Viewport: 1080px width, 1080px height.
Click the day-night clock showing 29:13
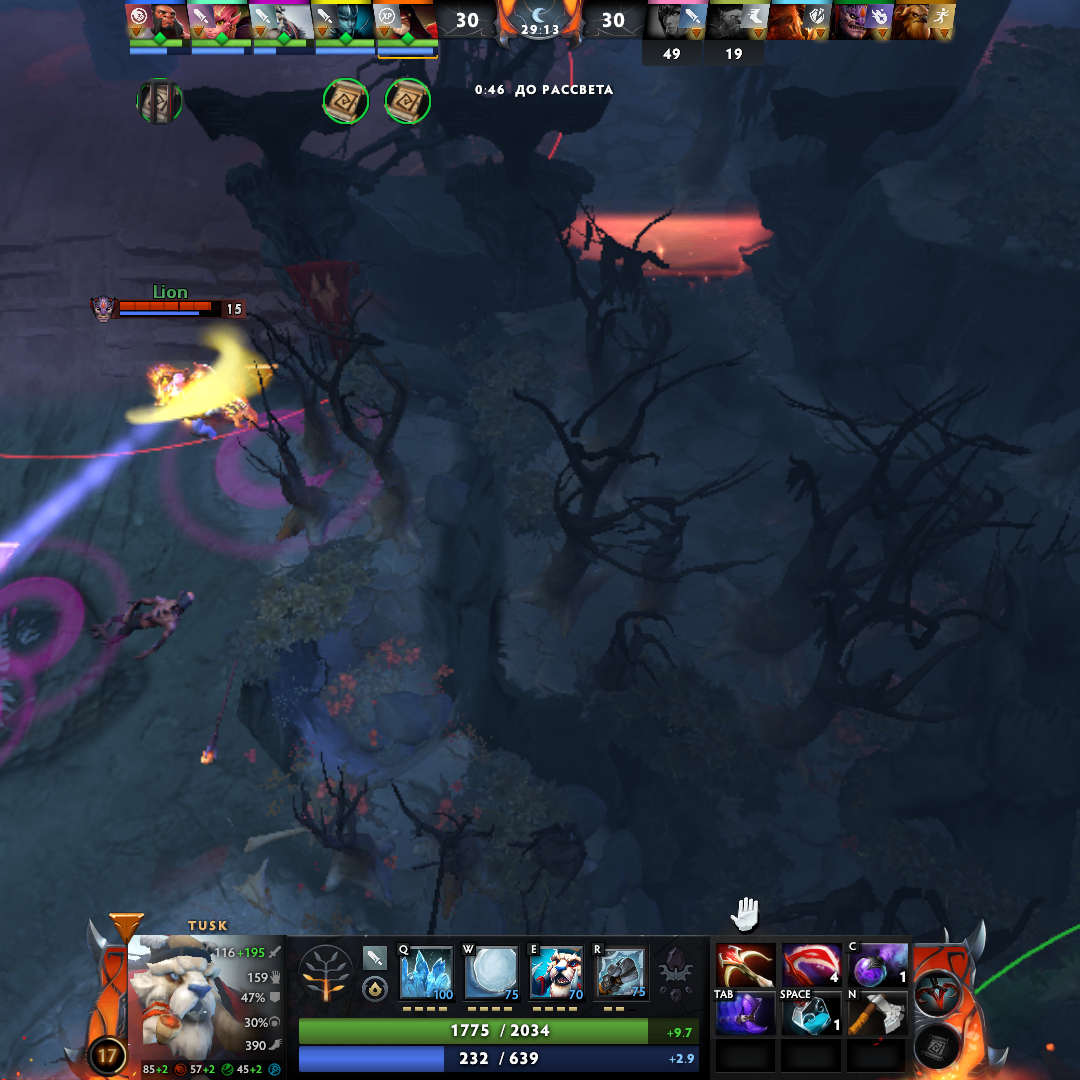[x=540, y=22]
